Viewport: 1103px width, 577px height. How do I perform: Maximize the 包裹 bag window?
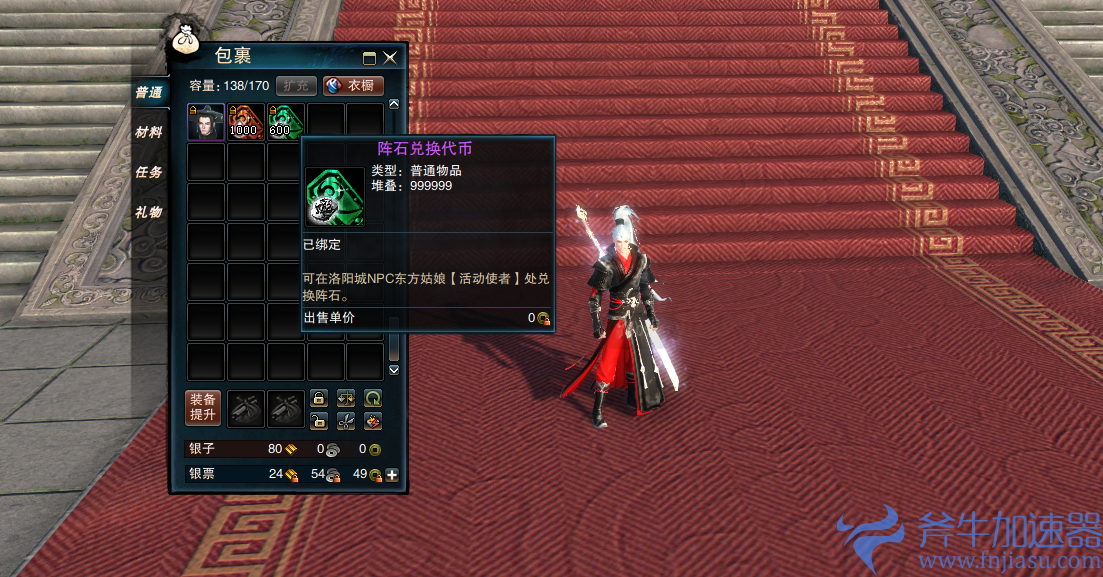369,59
